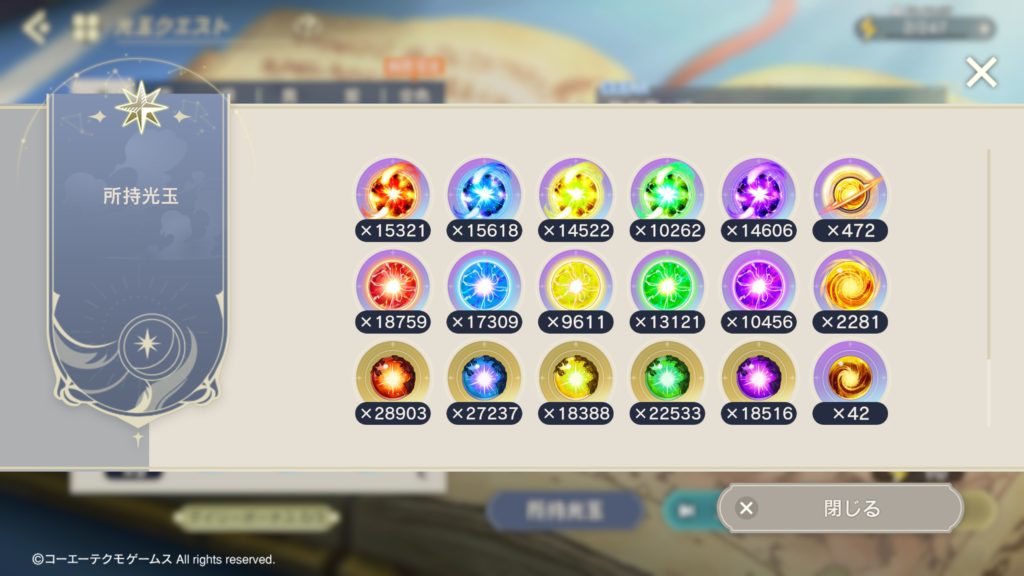Select the golden swirl orb ×2281
The width and height of the screenshot is (1024, 576).
pos(850,284)
